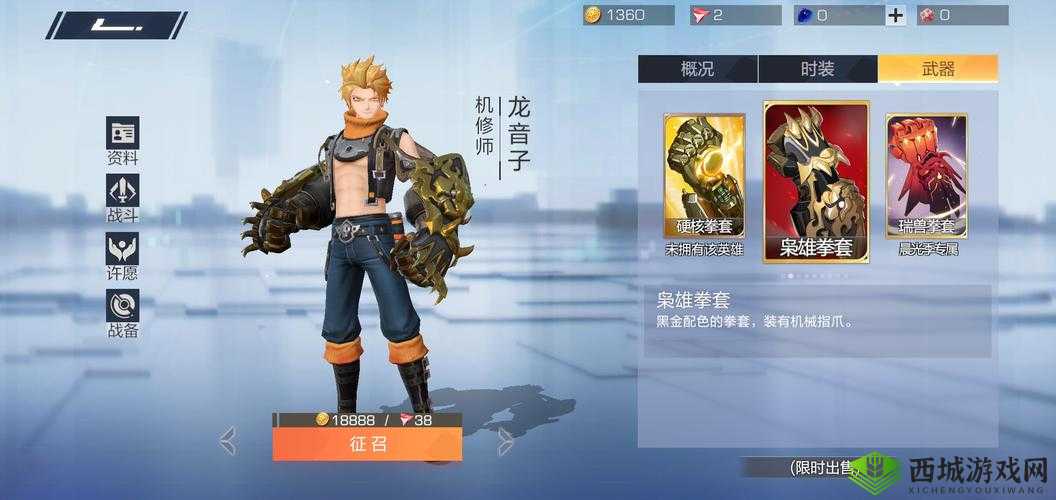Open the 许愿 wish panel
This screenshot has width=1056, height=500.
click(x=122, y=256)
